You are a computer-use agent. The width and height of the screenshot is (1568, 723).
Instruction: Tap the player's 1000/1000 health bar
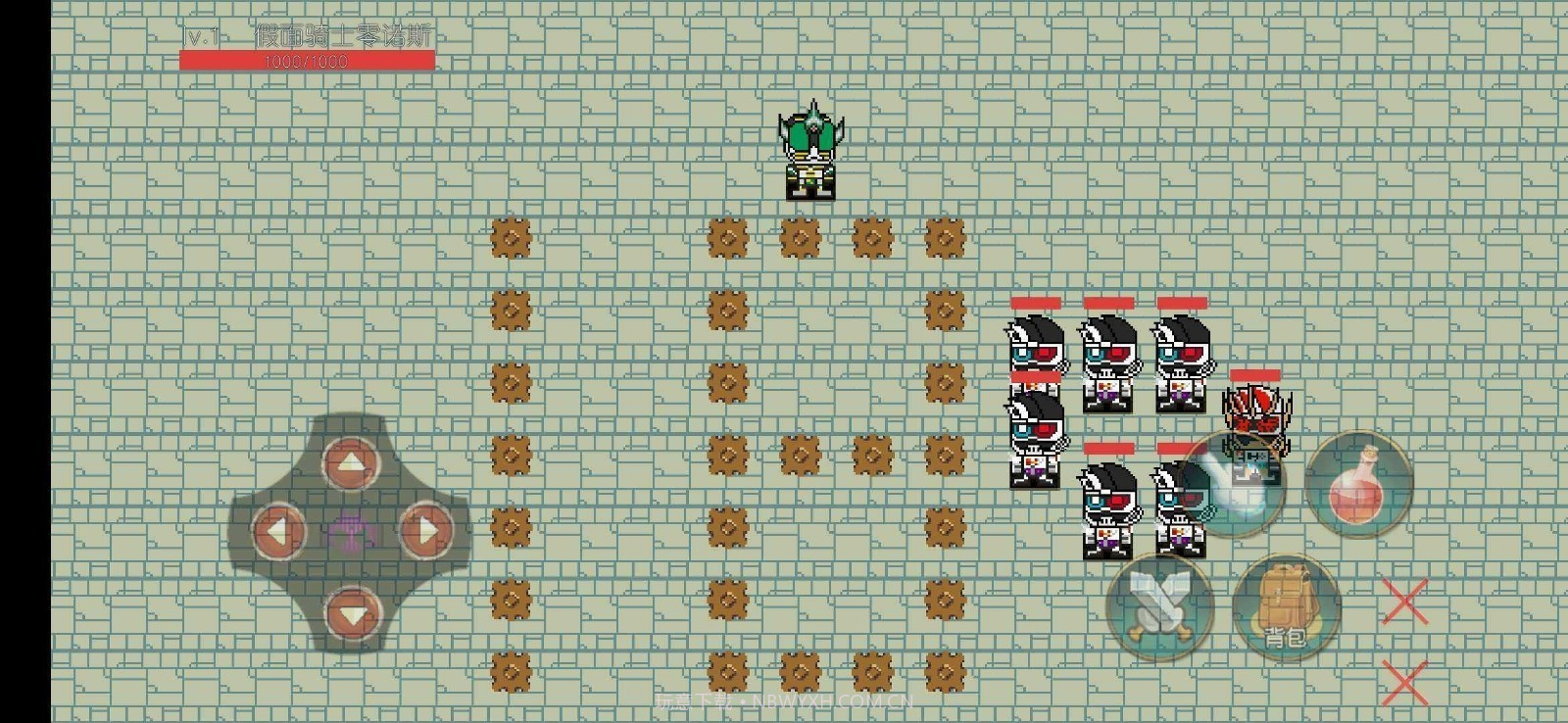tap(306, 59)
